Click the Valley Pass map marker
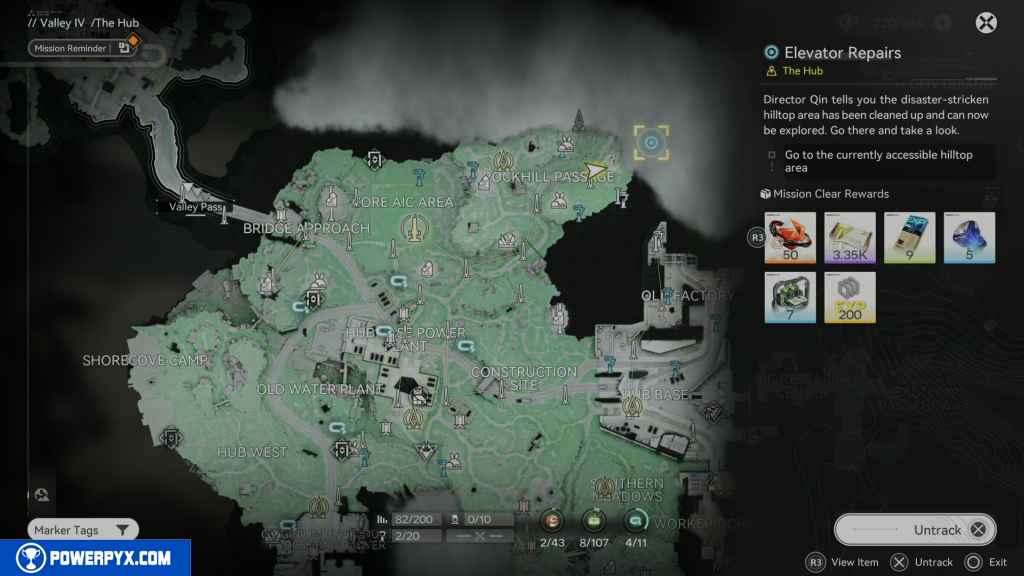Viewport: 1024px width, 576px height. [190, 193]
